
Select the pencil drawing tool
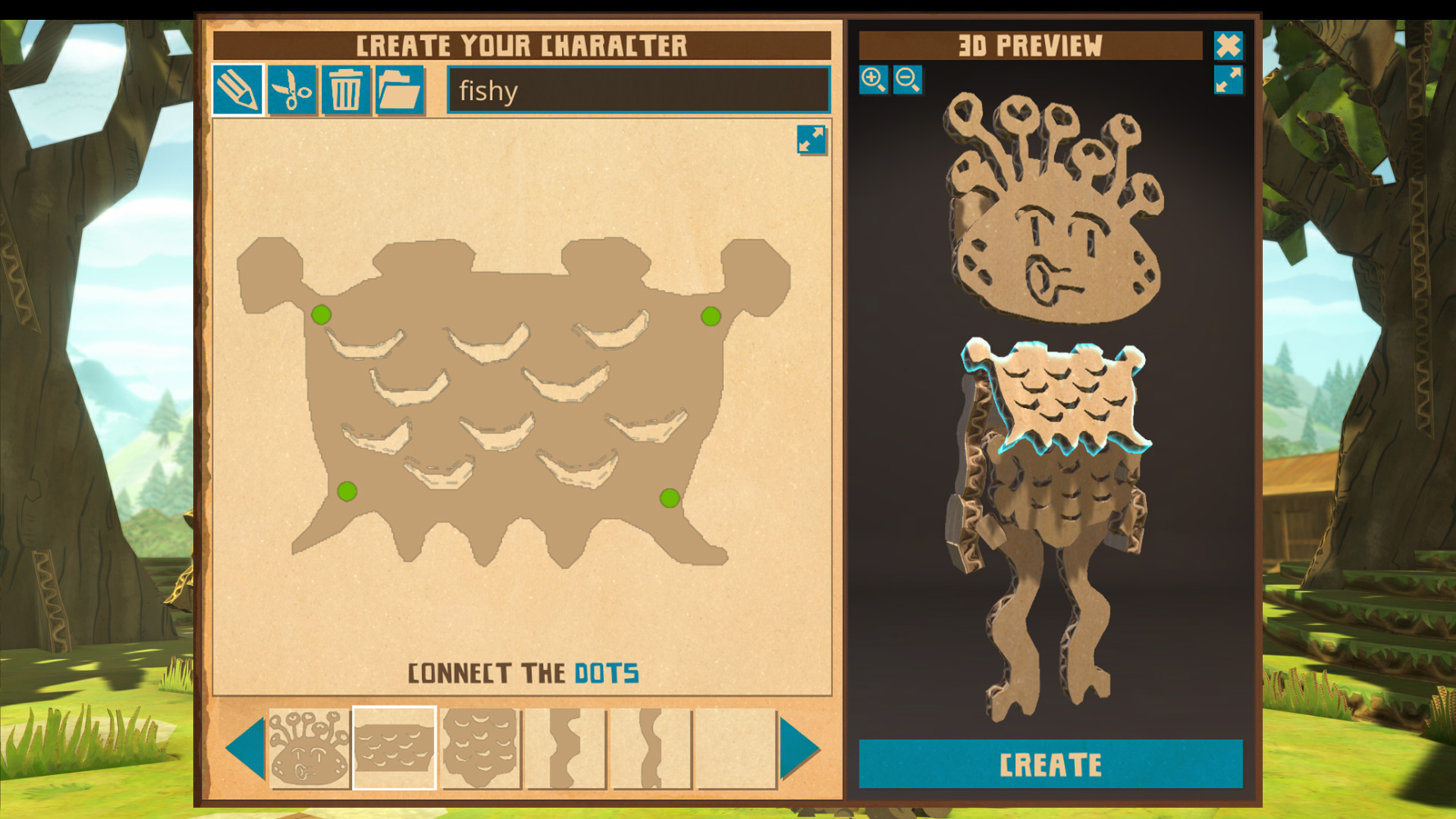pyautogui.click(x=240, y=91)
